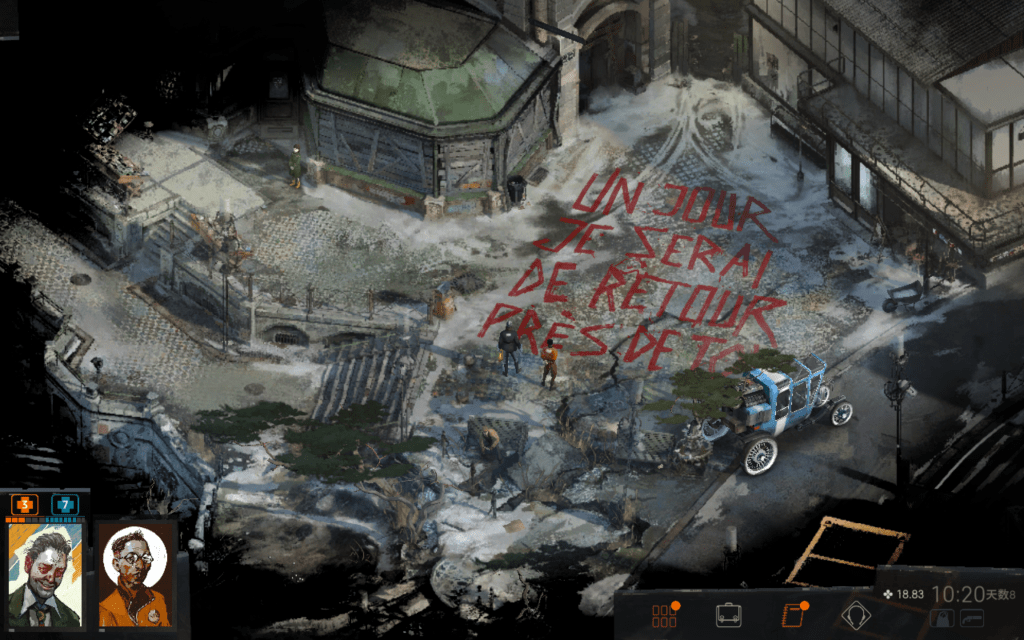Use the orange health heal button
The width and height of the screenshot is (1024, 640).
(x=25, y=505)
